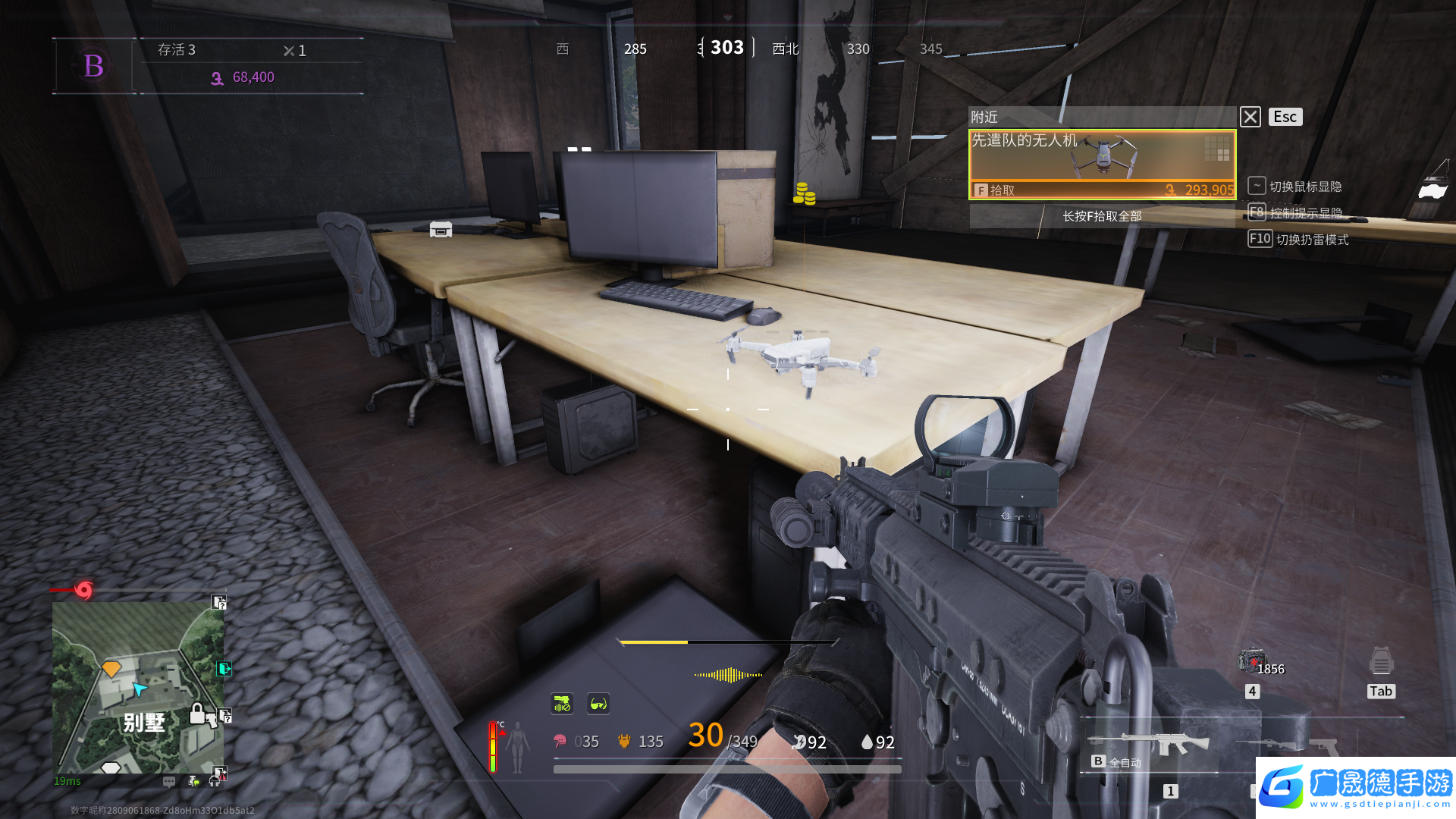Viewport: 1456px width, 819px height.
Task: Select the assault rifle weapon slot
Action: pyautogui.click(x=1149, y=743)
